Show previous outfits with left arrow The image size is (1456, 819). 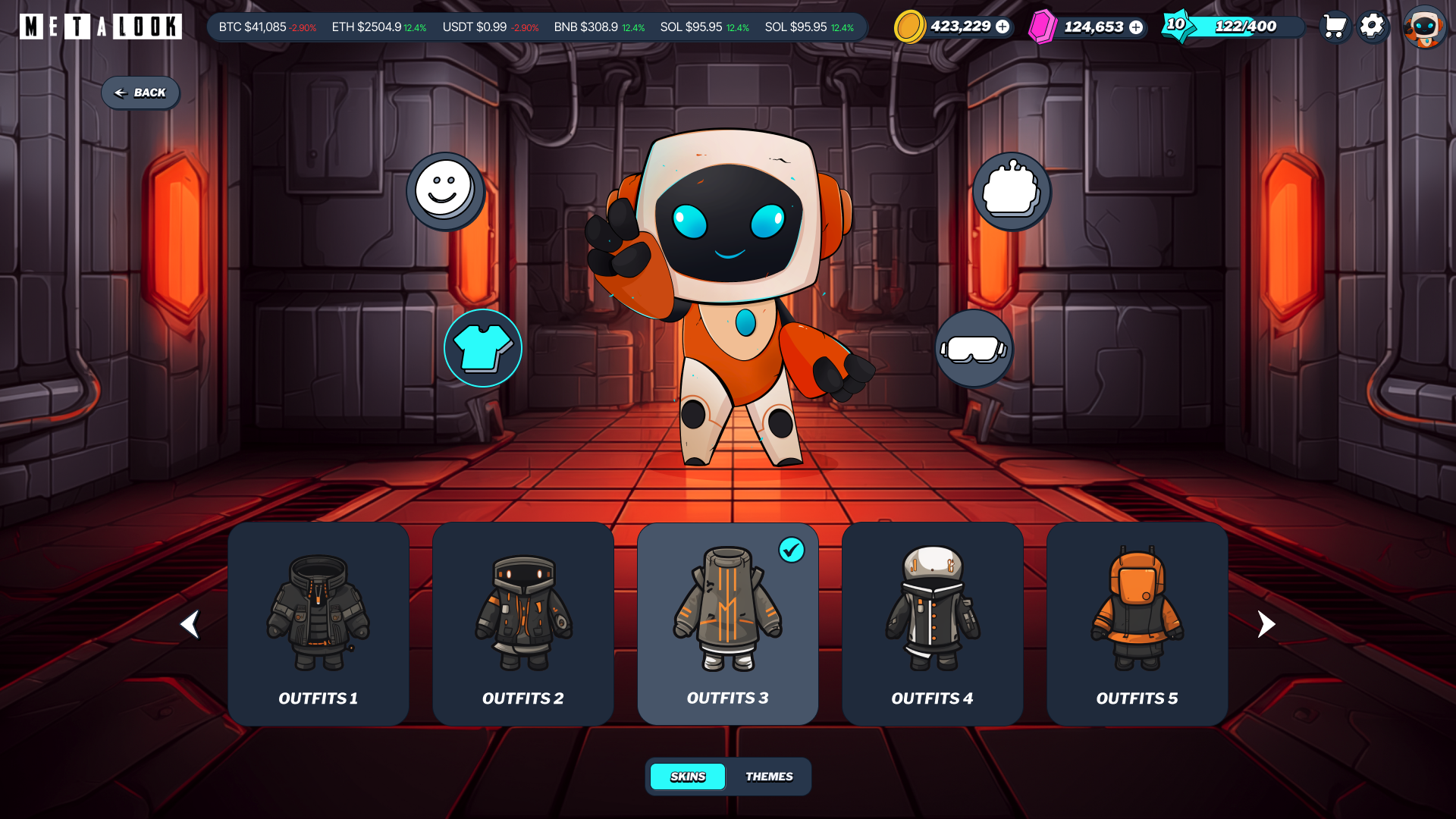tap(190, 624)
